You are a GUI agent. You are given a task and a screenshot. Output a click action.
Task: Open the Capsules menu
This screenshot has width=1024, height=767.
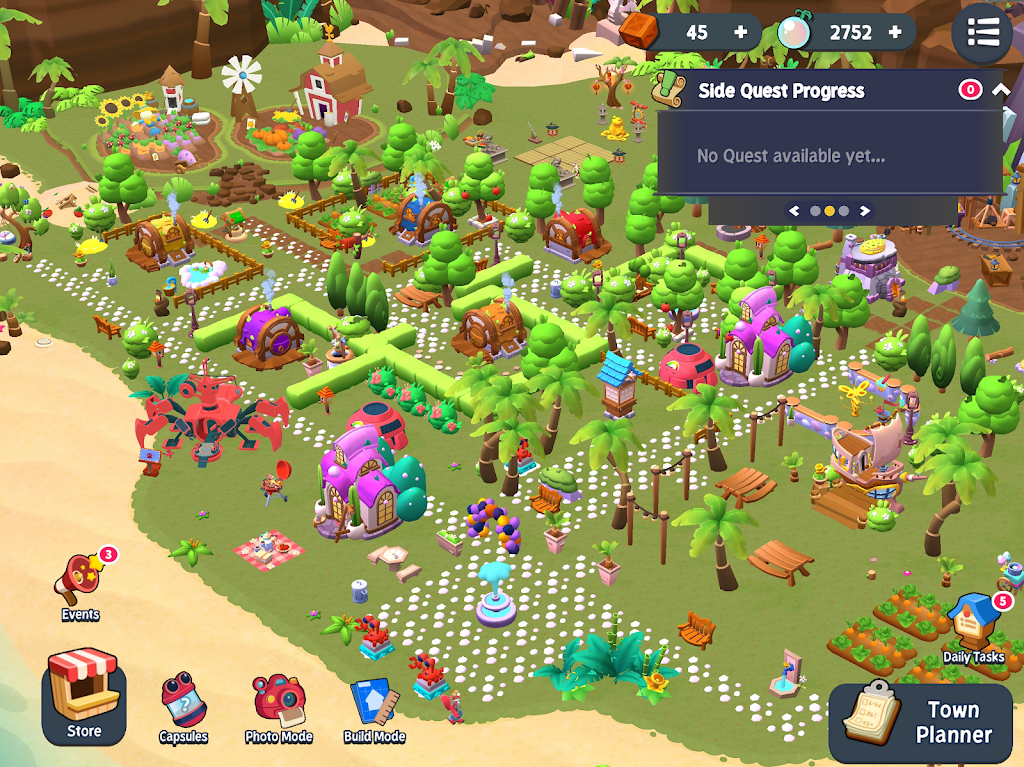point(183,707)
